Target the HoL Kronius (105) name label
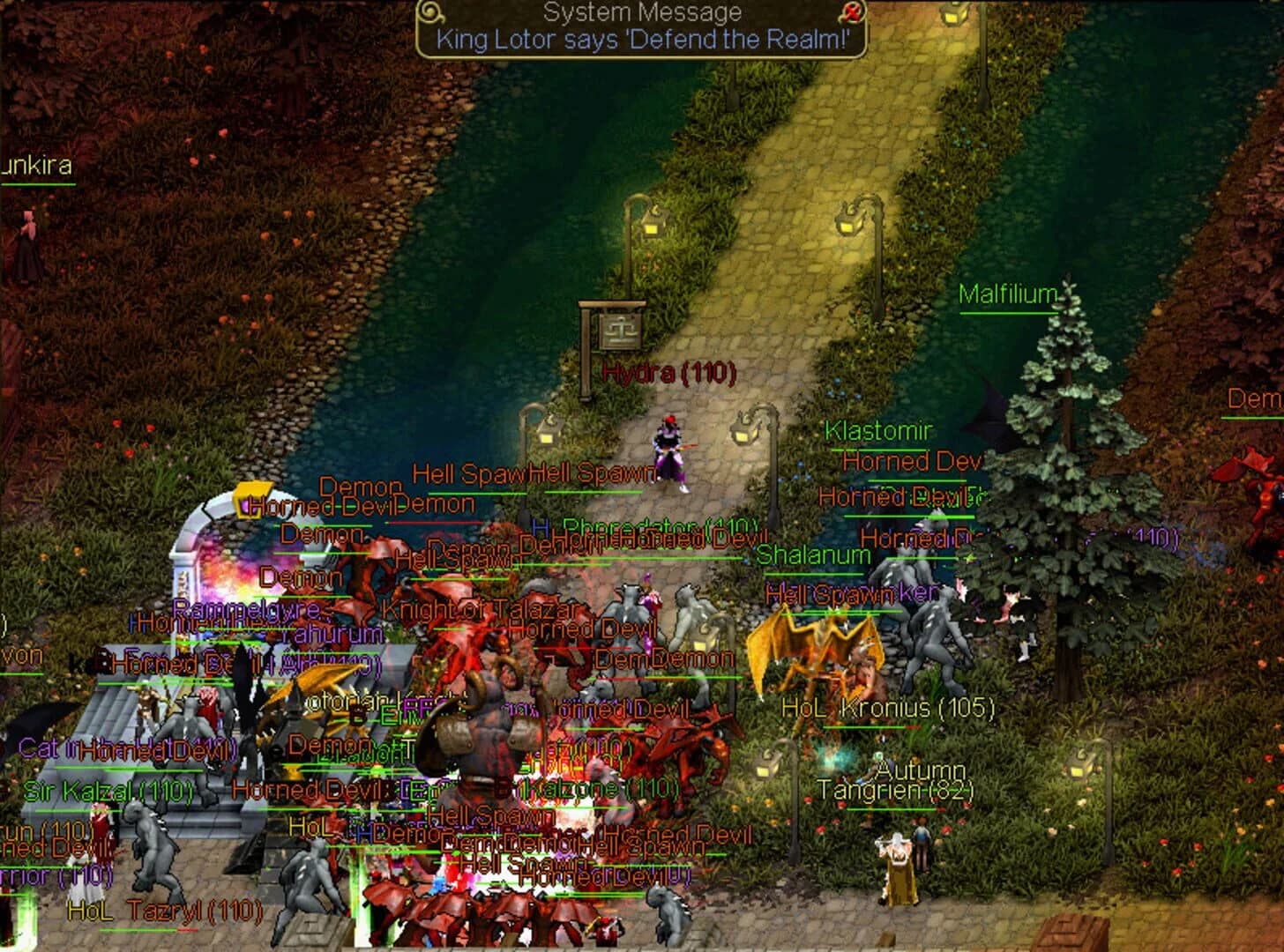 click(x=891, y=705)
